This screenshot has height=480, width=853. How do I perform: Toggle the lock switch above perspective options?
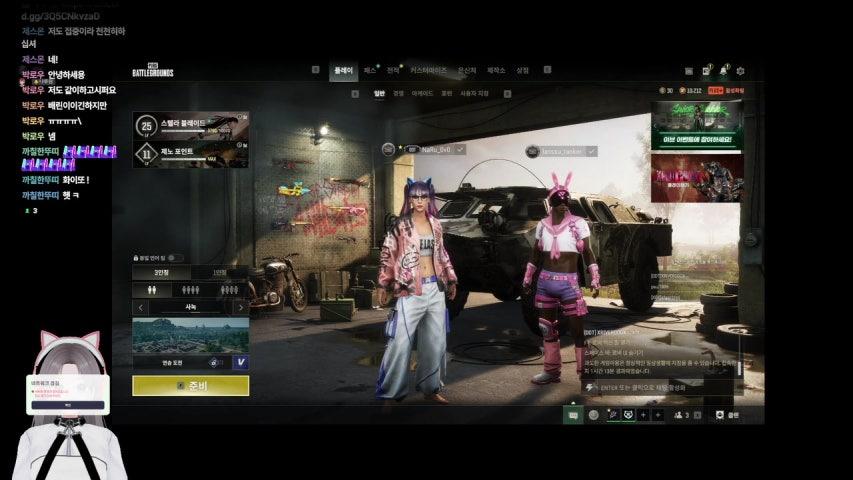tap(177, 257)
